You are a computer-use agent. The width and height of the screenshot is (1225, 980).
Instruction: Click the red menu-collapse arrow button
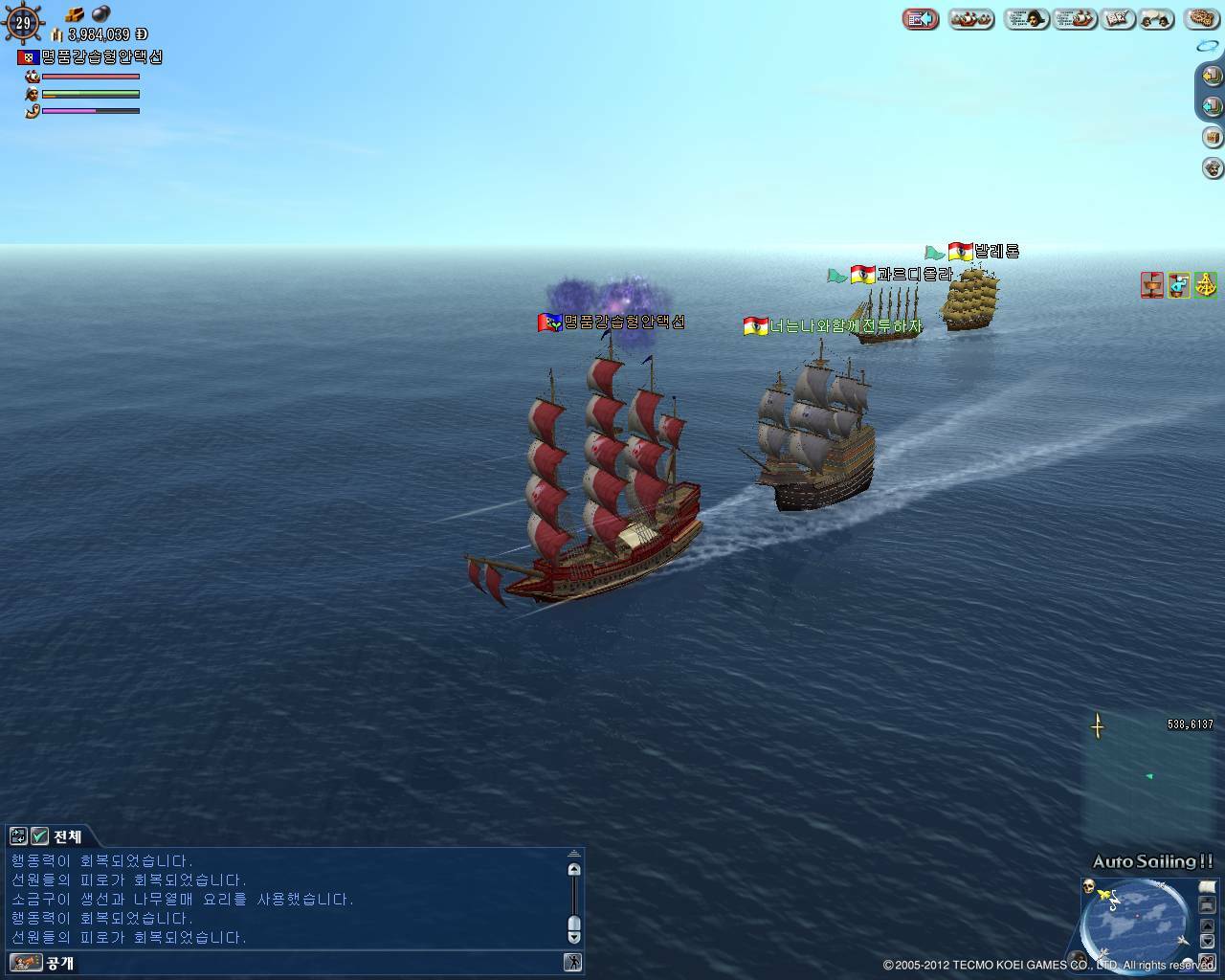(920, 19)
